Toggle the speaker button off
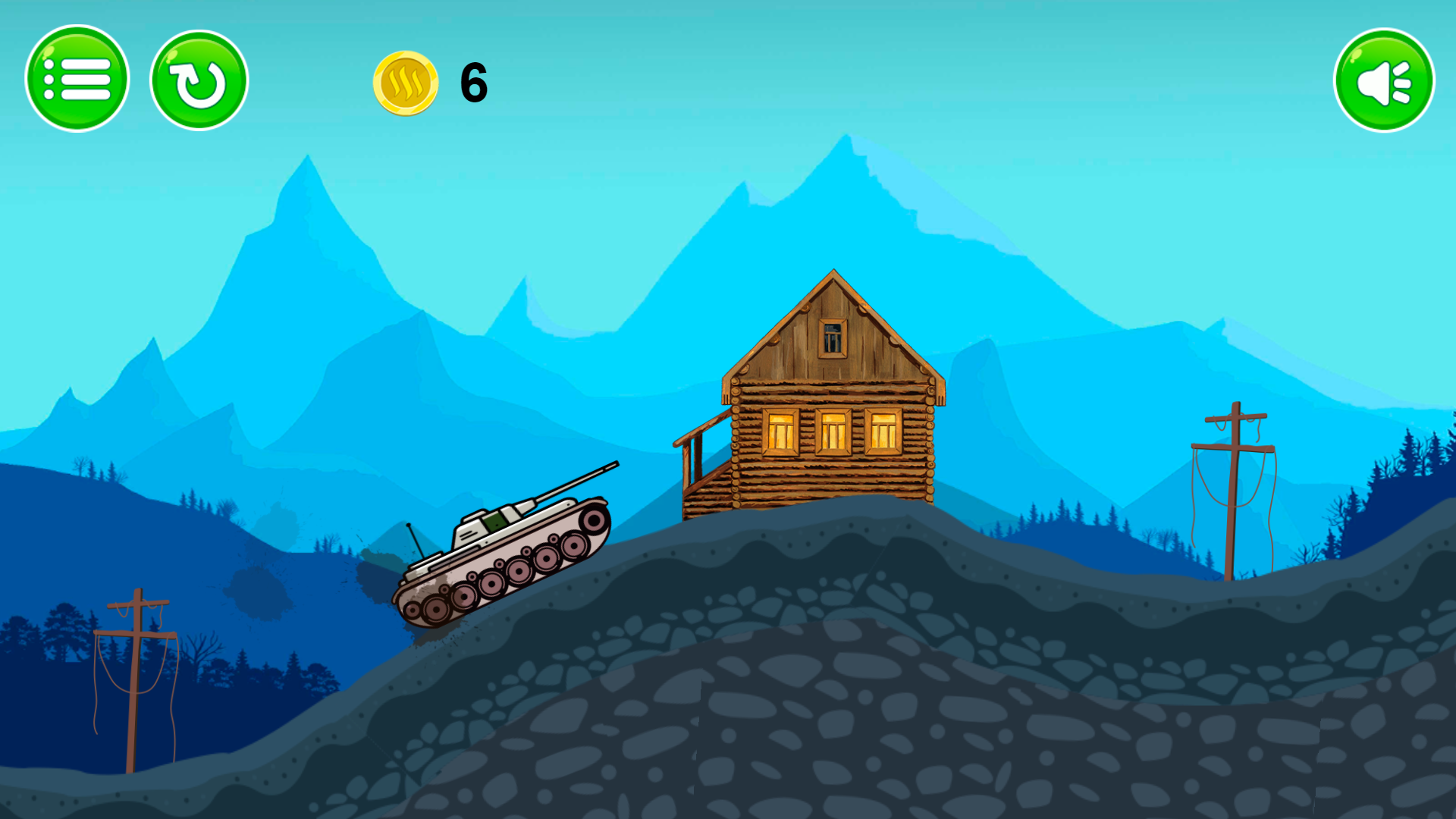1456x819 pixels. pos(1382,80)
